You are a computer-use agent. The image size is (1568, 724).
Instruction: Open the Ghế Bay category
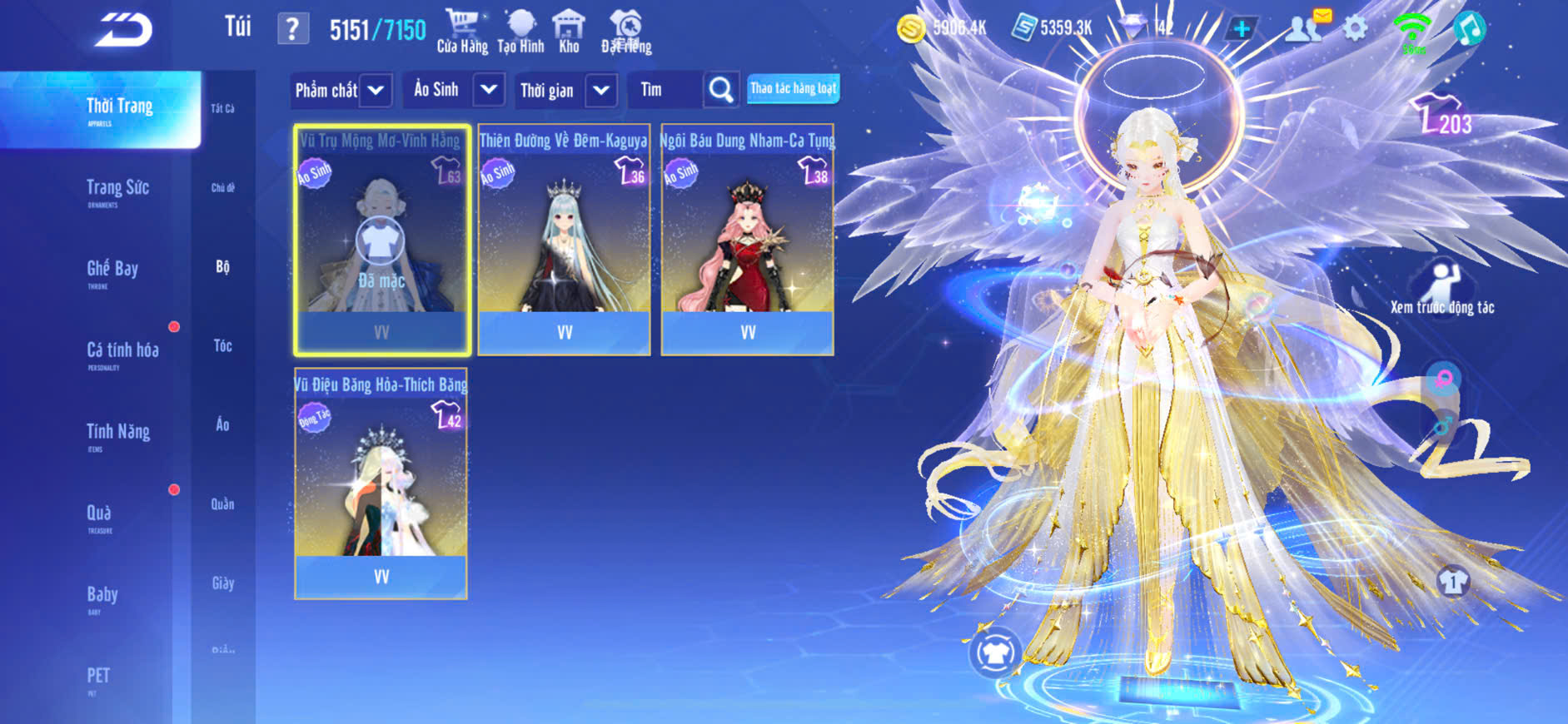tap(112, 270)
